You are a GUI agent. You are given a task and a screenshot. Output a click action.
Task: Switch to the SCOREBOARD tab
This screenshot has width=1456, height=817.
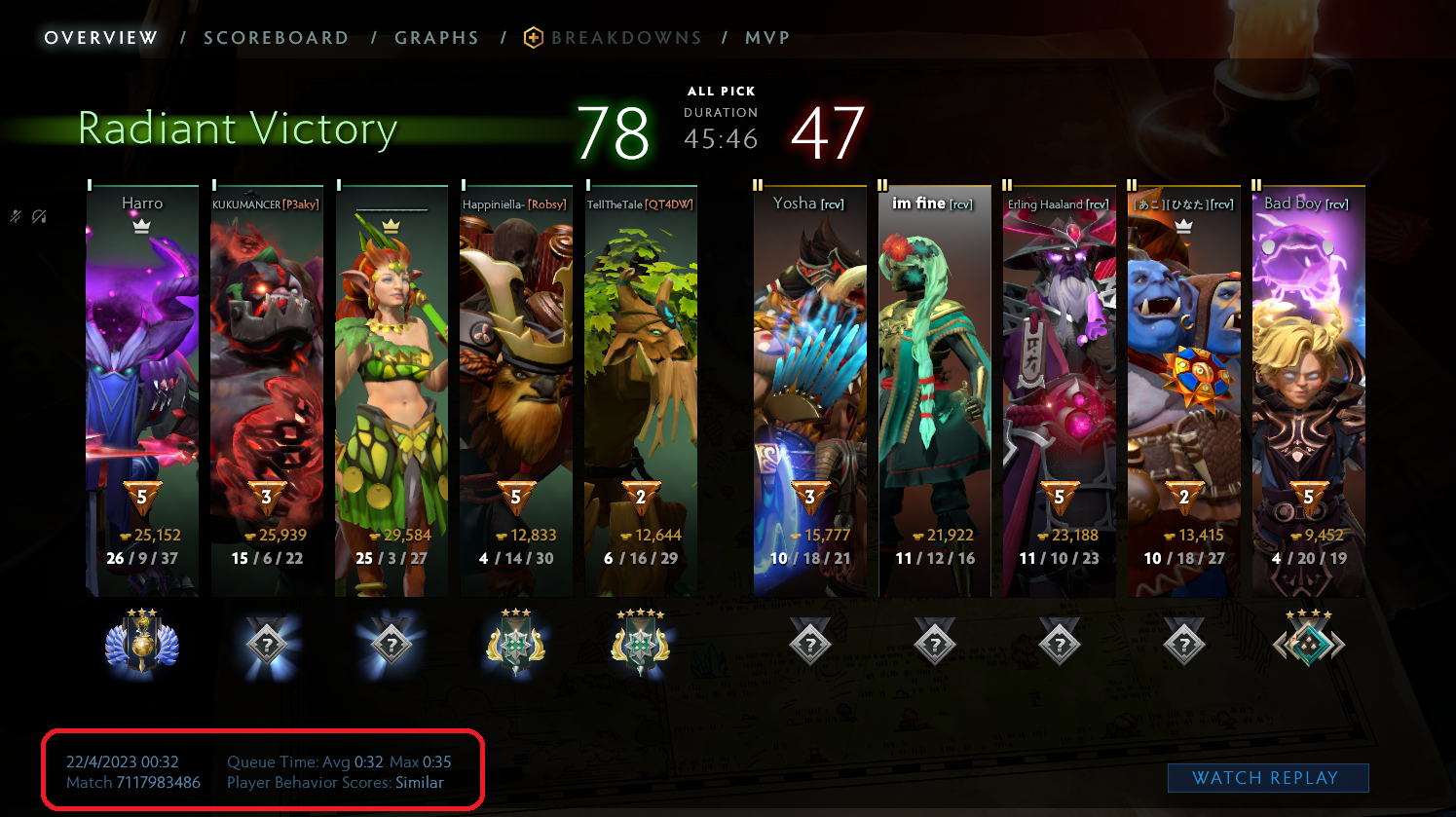(x=276, y=37)
